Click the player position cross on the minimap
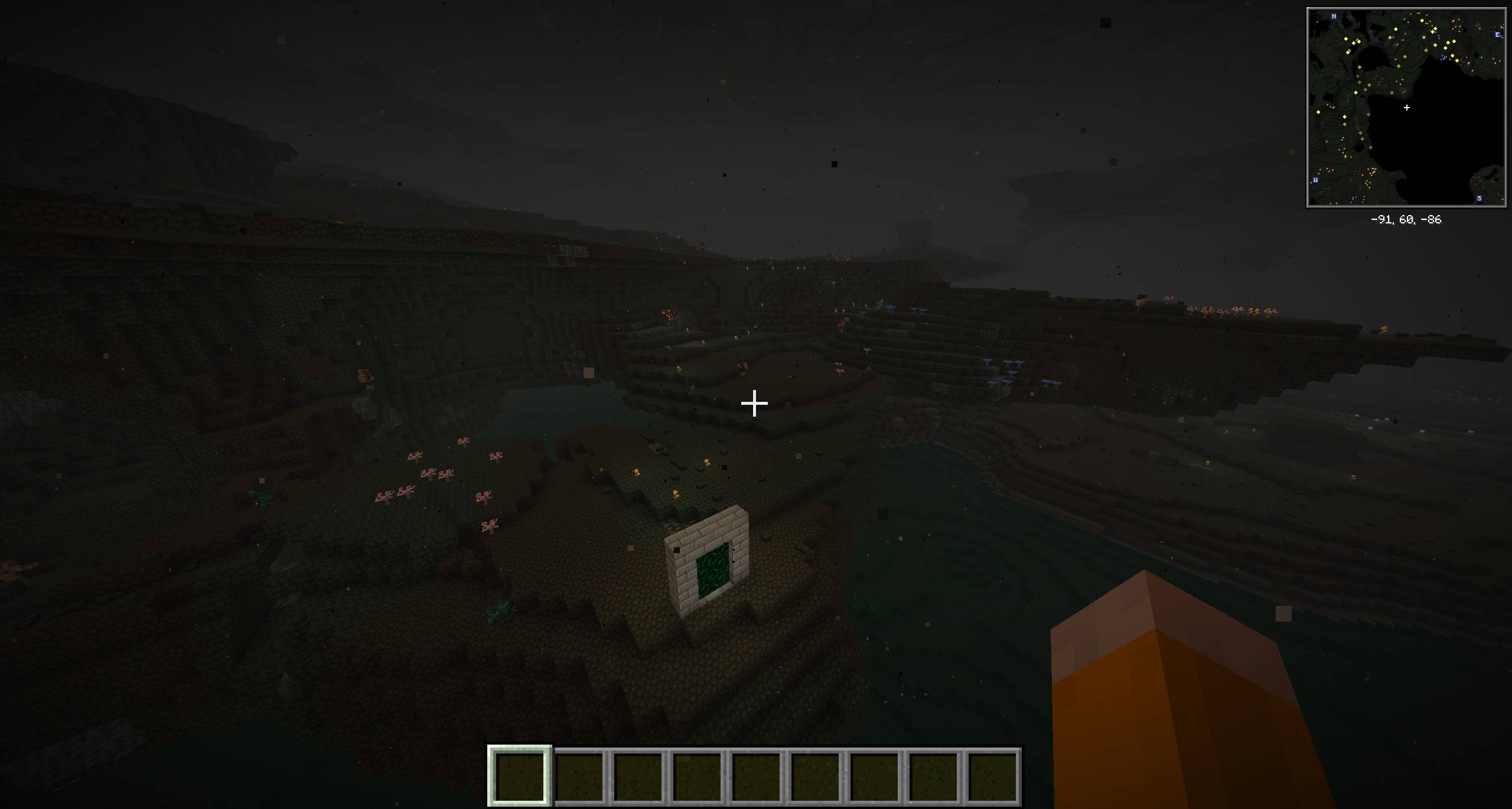 click(1407, 108)
